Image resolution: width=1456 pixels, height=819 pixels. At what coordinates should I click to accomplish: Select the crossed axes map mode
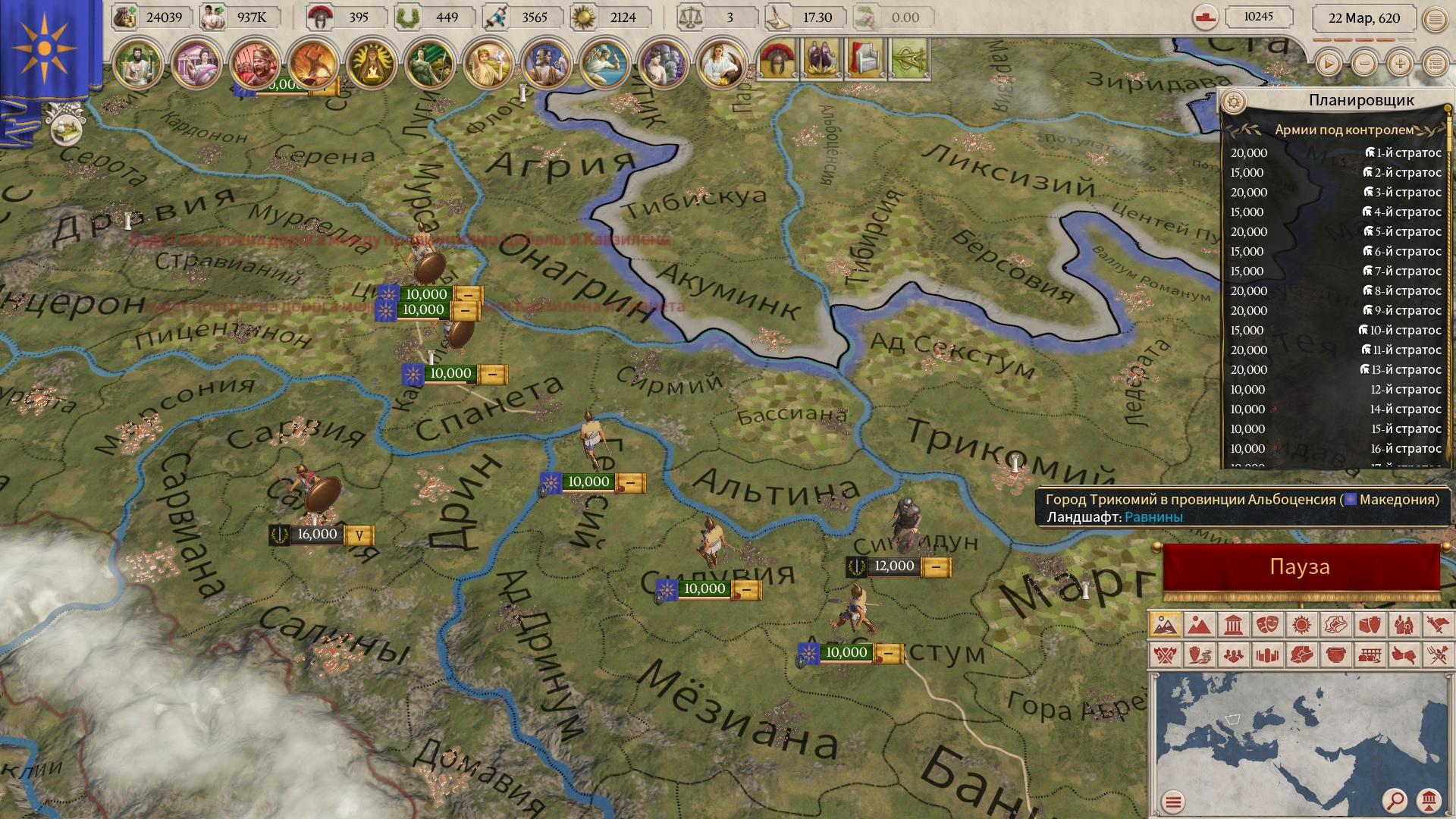click(1165, 654)
